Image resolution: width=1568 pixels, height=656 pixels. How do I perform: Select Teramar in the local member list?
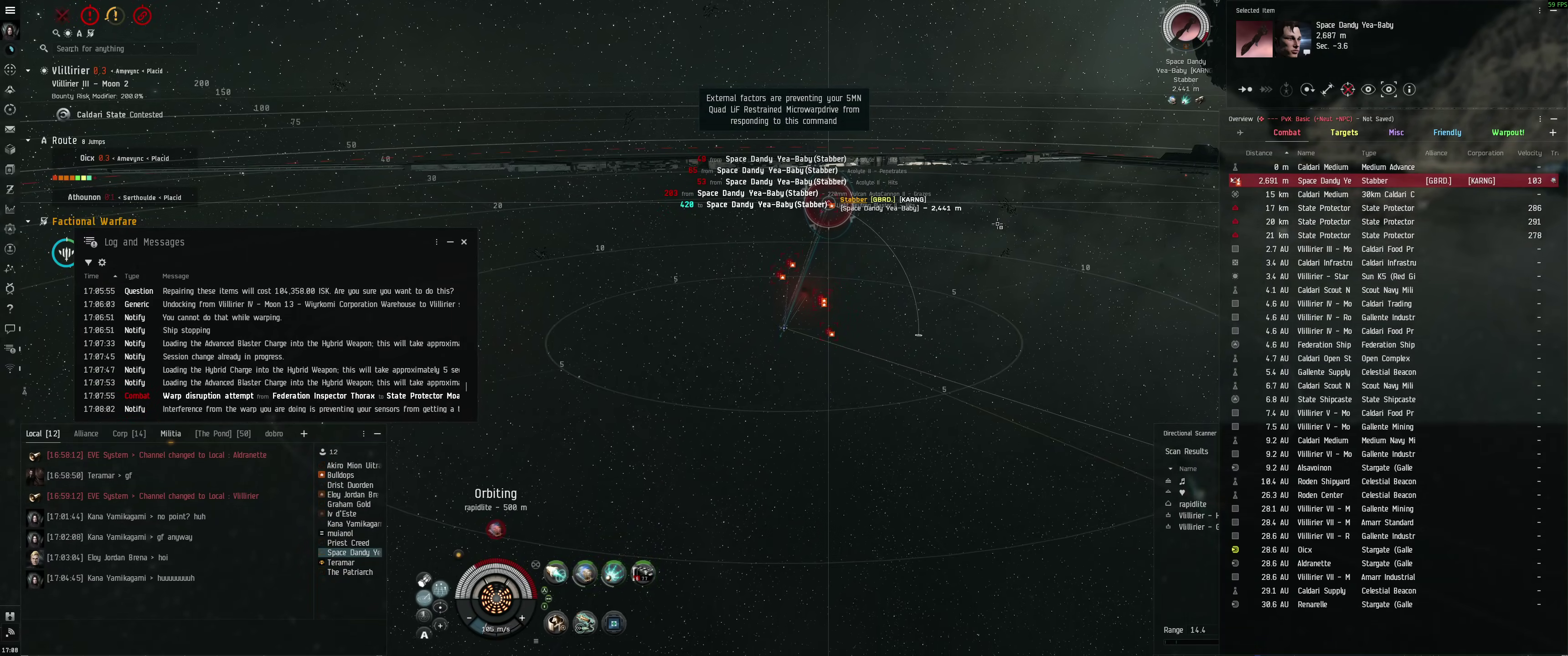[340, 563]
